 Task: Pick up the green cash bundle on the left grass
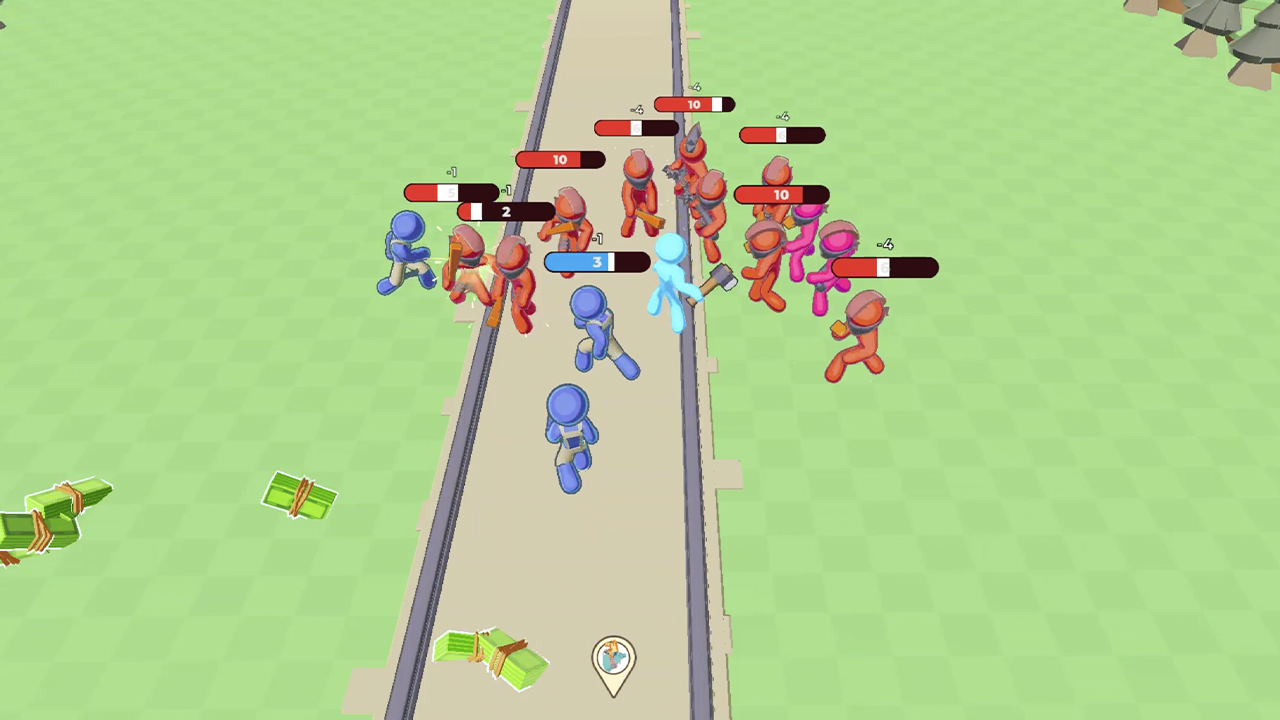(300, 497)
